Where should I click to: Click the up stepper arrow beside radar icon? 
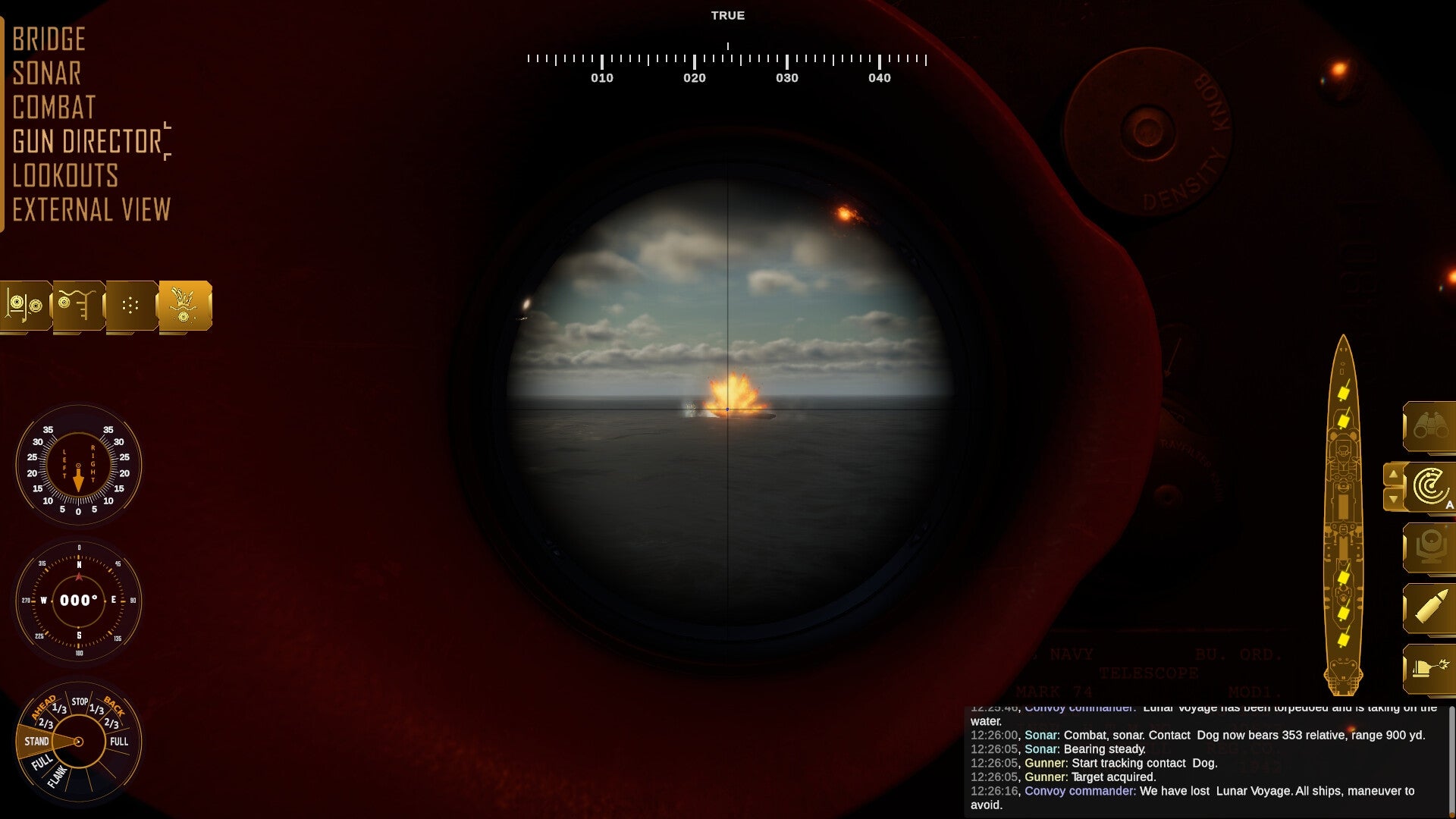point(1394,475)
